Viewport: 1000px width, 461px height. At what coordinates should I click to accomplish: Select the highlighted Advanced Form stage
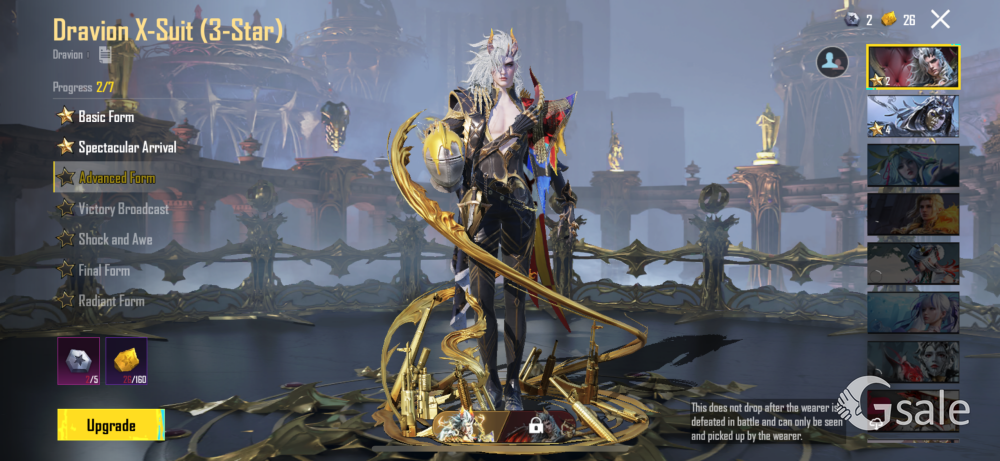(x=116, y=178)
